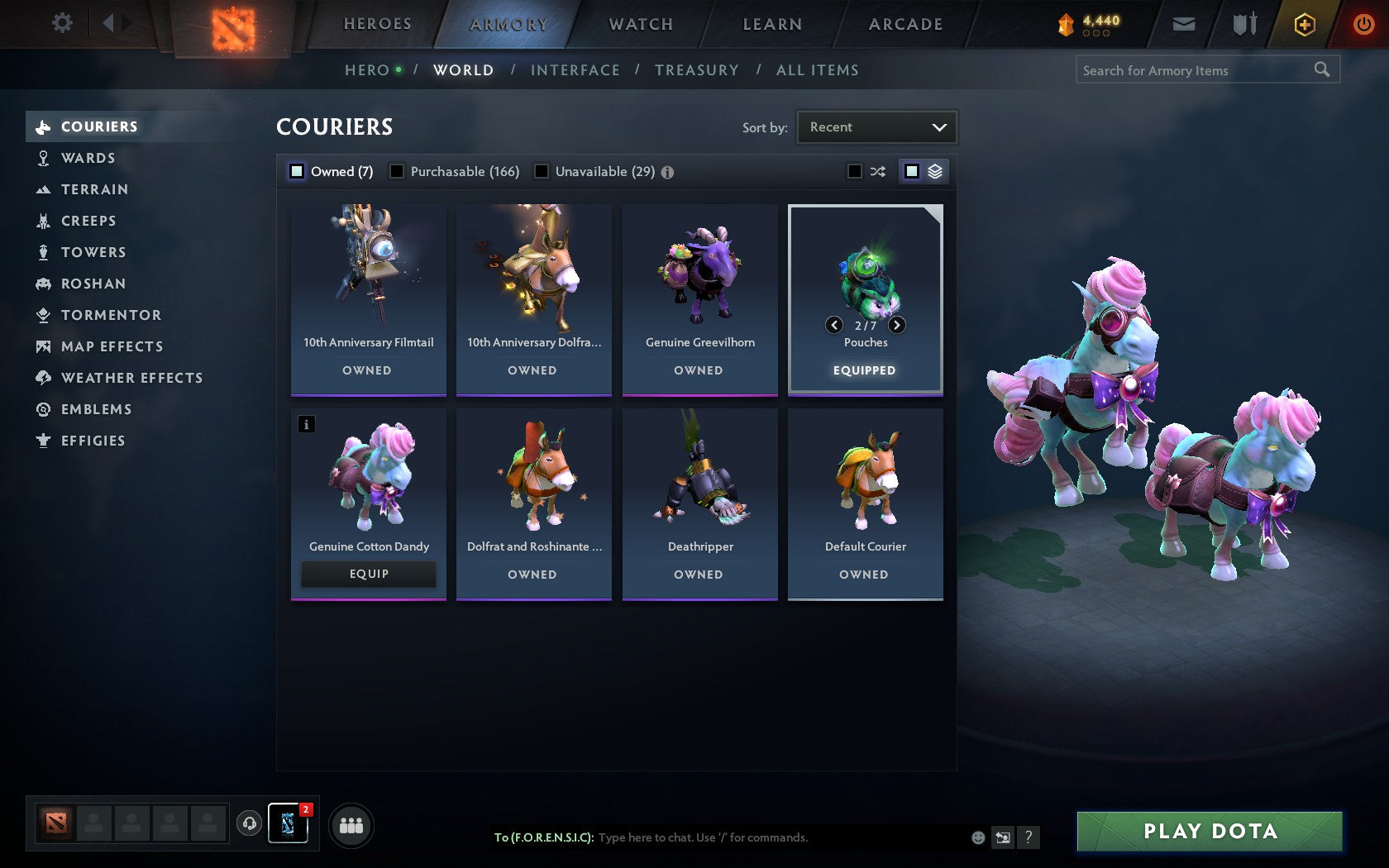Open the Wards section

point(88,158)
